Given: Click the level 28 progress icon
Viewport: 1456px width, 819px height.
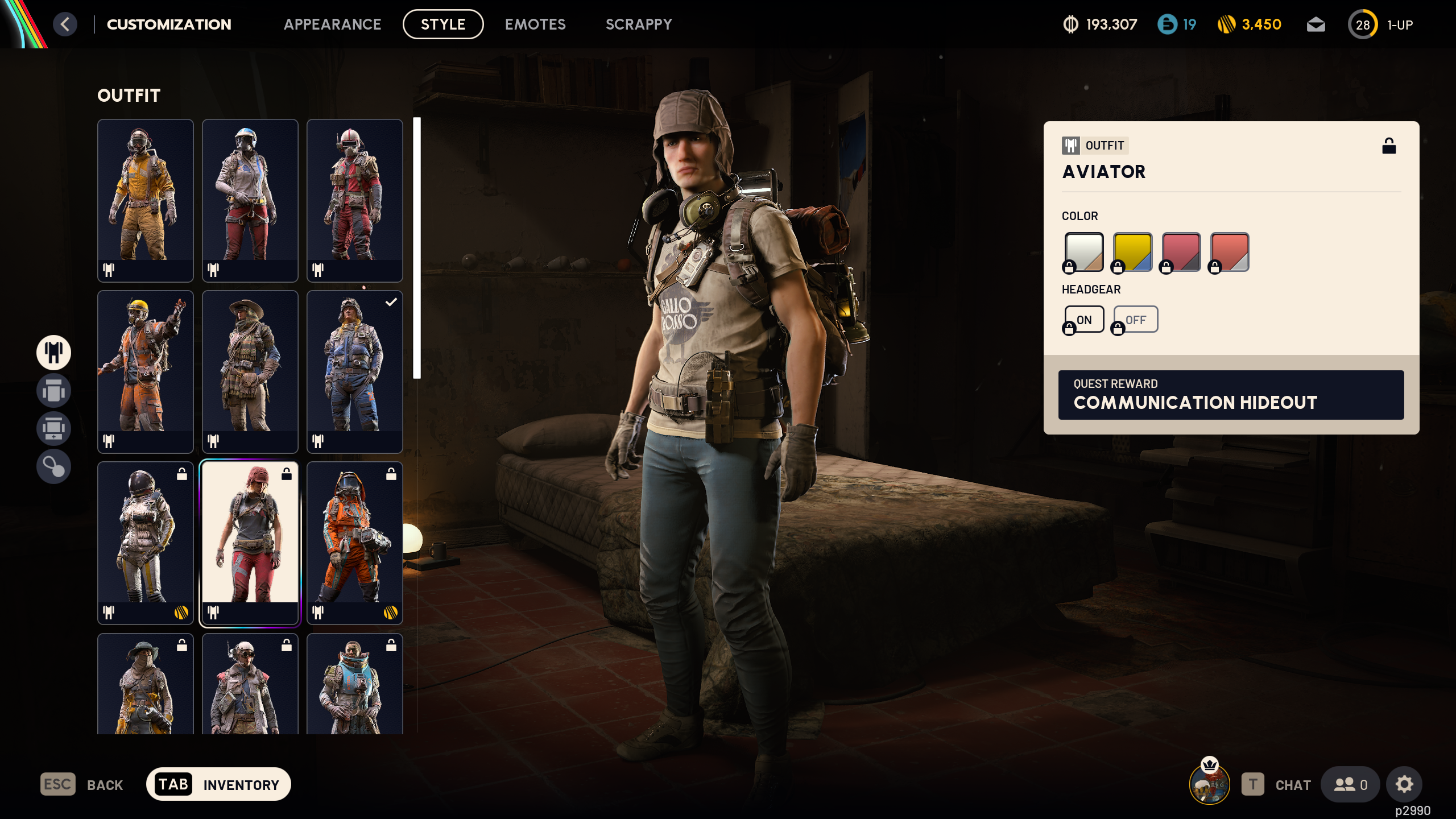Looking at the screenshot, I should (1363, 24).
